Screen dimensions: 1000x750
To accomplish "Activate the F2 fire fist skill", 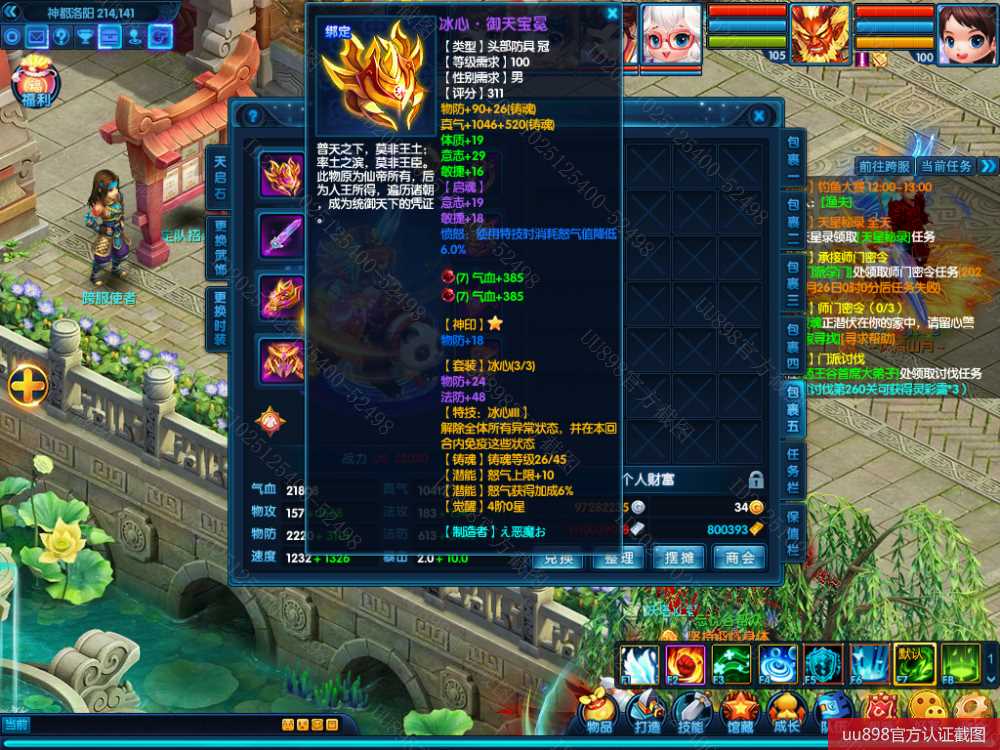I will click(x=685, y=664).
